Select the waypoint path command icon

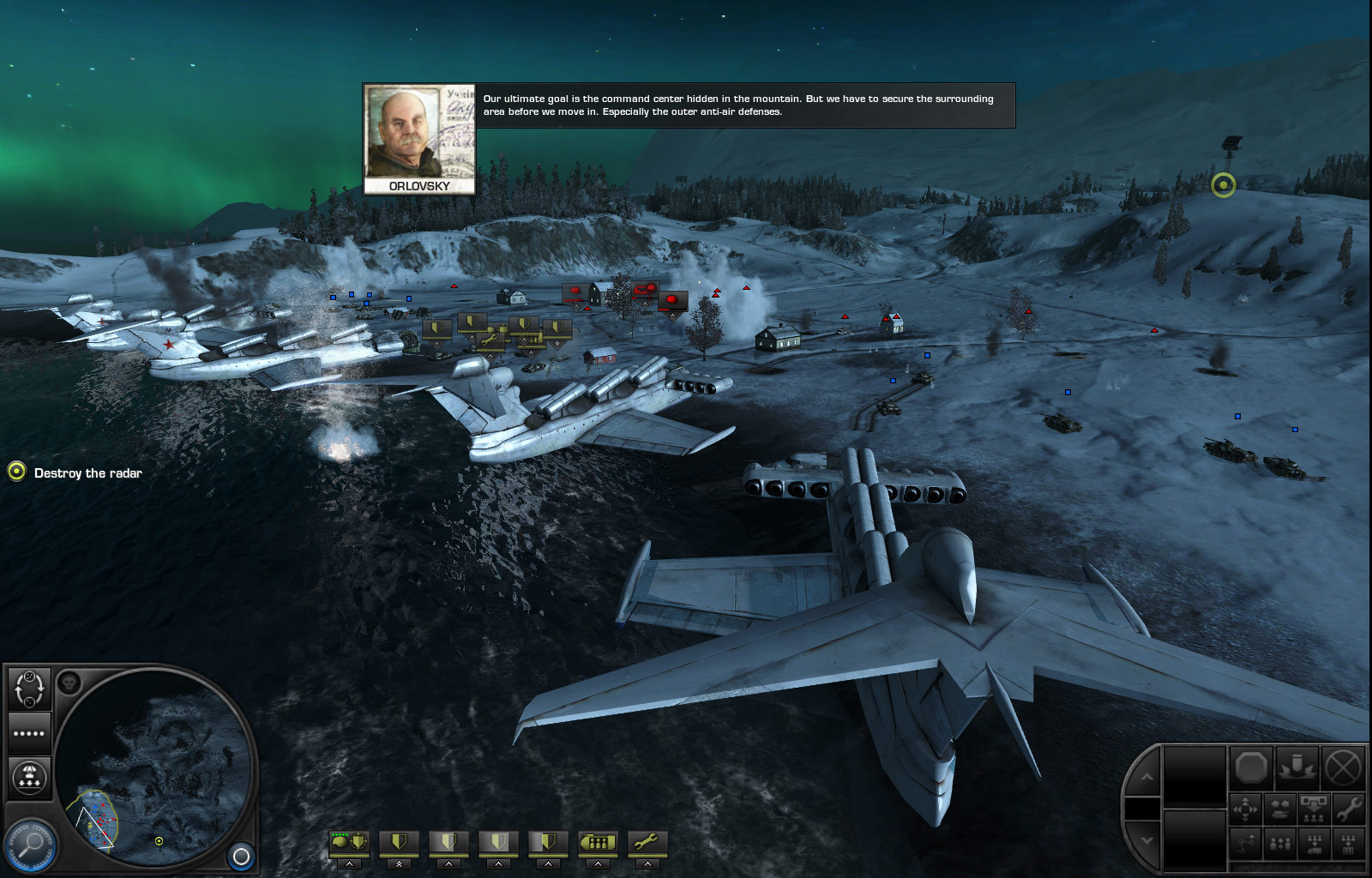pos(1245,844)
